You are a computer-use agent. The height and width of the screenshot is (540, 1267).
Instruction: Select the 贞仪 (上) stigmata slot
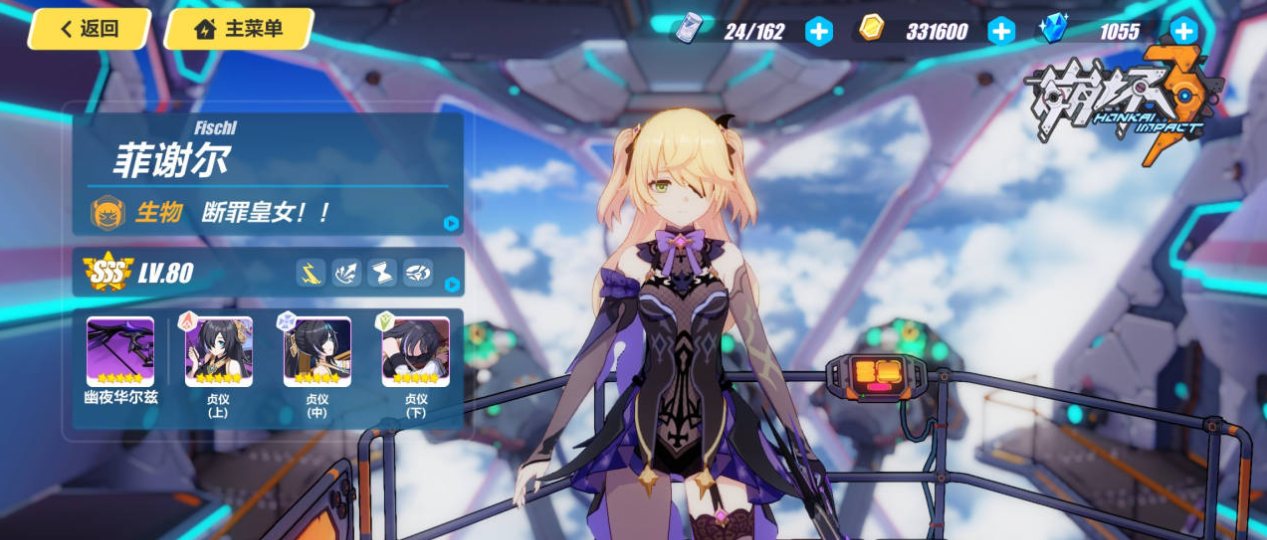click(218, 352)
